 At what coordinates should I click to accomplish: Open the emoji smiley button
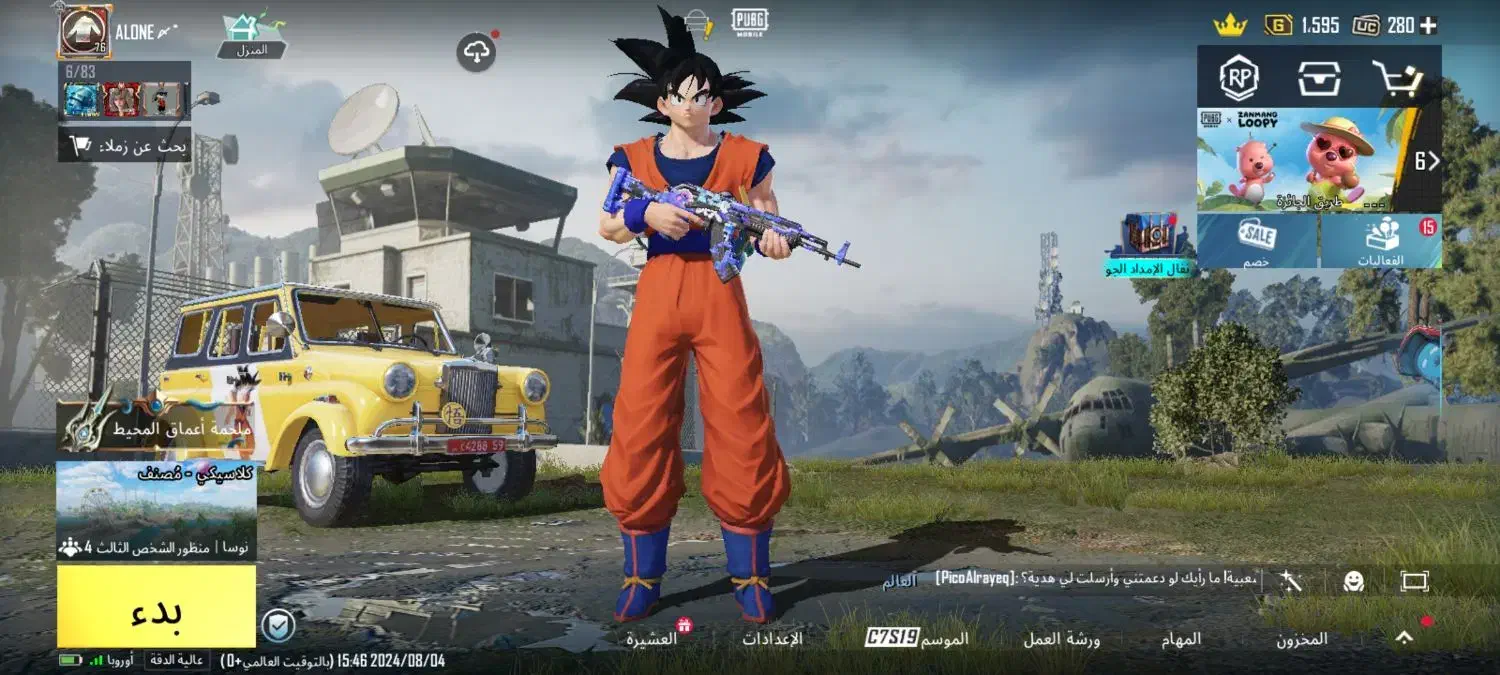[1353, 581]
